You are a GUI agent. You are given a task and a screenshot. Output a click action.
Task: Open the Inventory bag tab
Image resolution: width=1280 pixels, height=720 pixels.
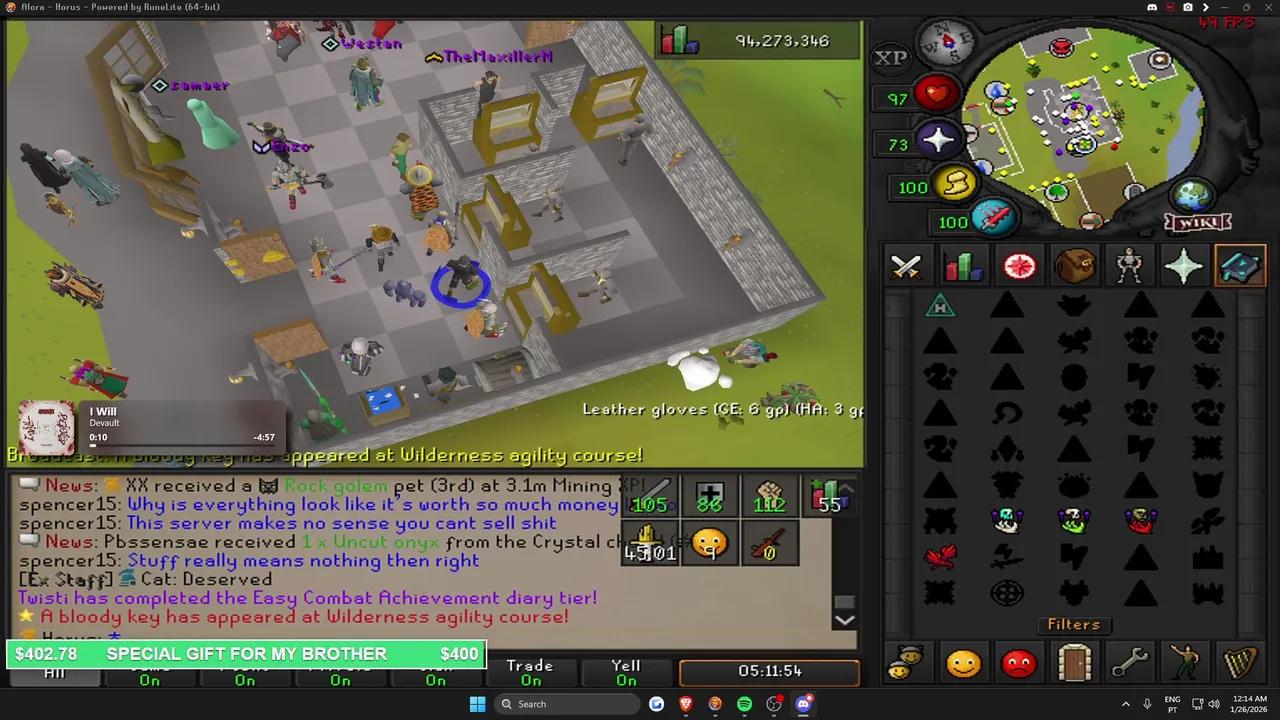[1074, 265]
